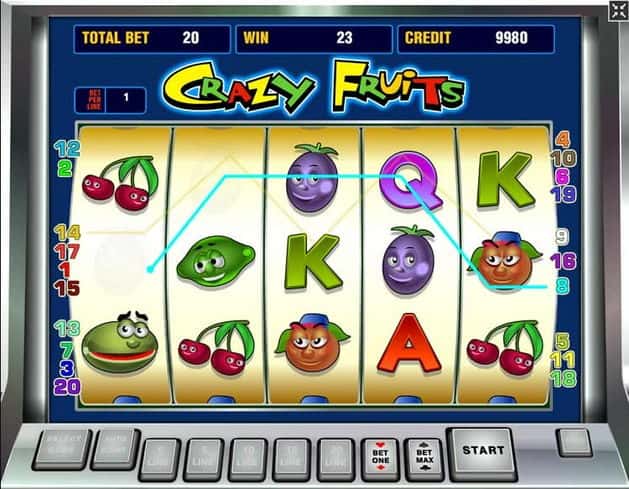Choose the 20 Line button
This screenshot has width=629, height=489.
pos(336,459)
